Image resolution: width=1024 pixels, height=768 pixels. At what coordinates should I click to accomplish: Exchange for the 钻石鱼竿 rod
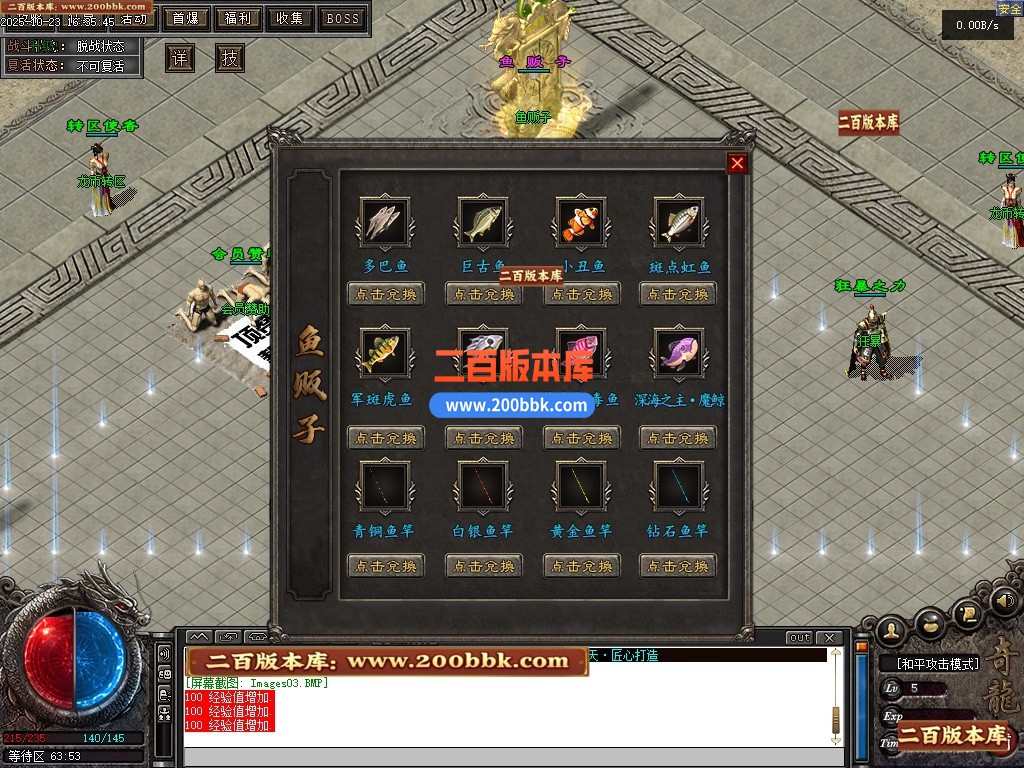(x=679, y=565)
